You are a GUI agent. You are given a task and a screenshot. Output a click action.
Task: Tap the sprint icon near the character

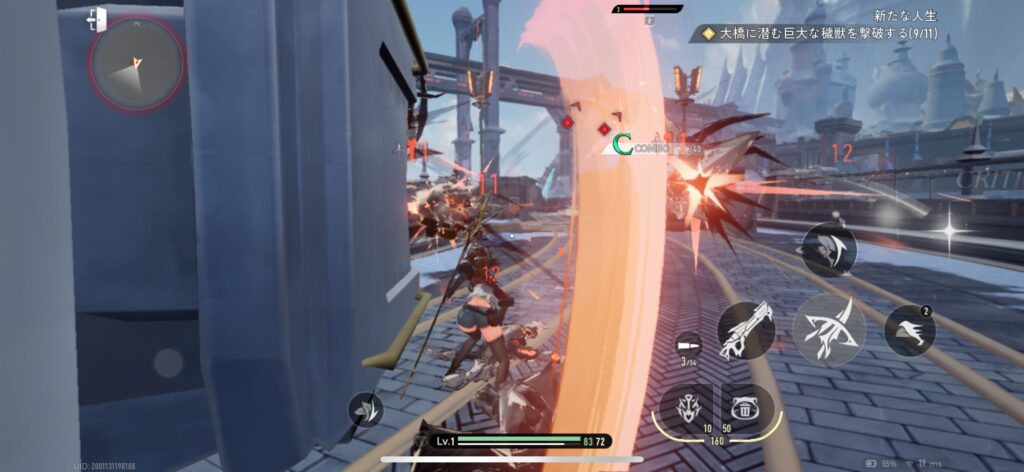tap(366, 410)
